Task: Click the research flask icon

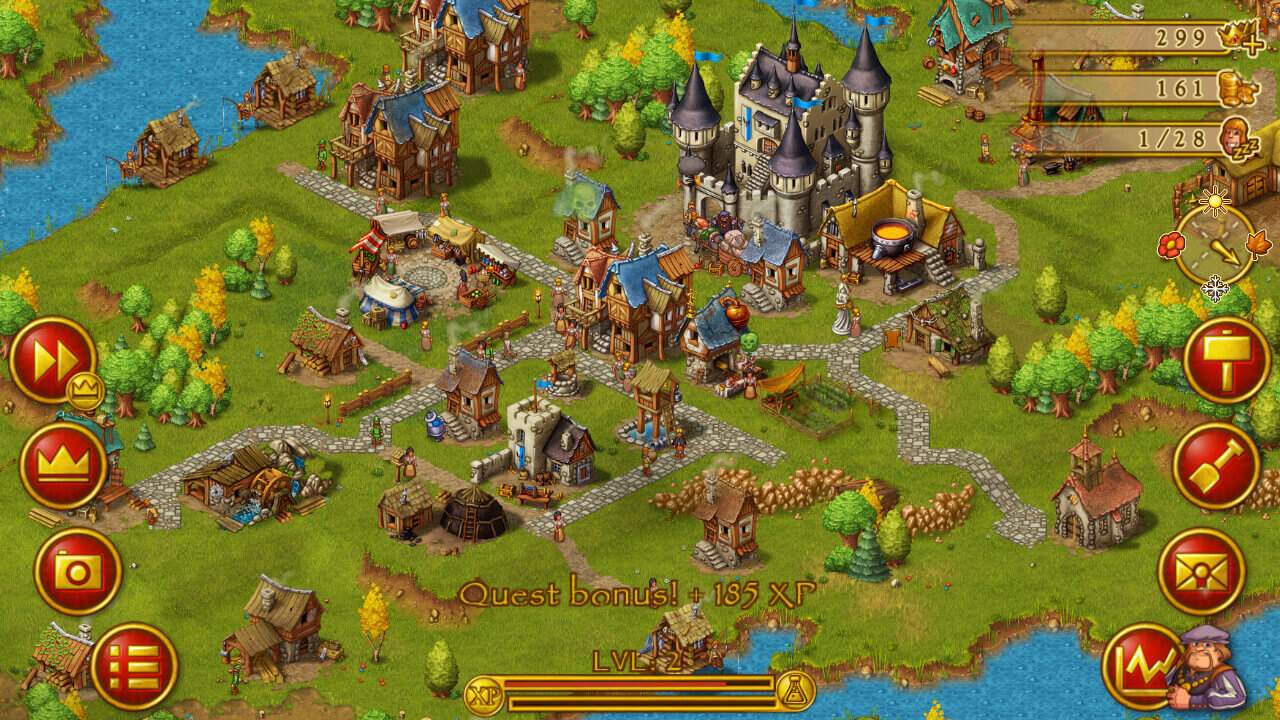Action: 795,692
